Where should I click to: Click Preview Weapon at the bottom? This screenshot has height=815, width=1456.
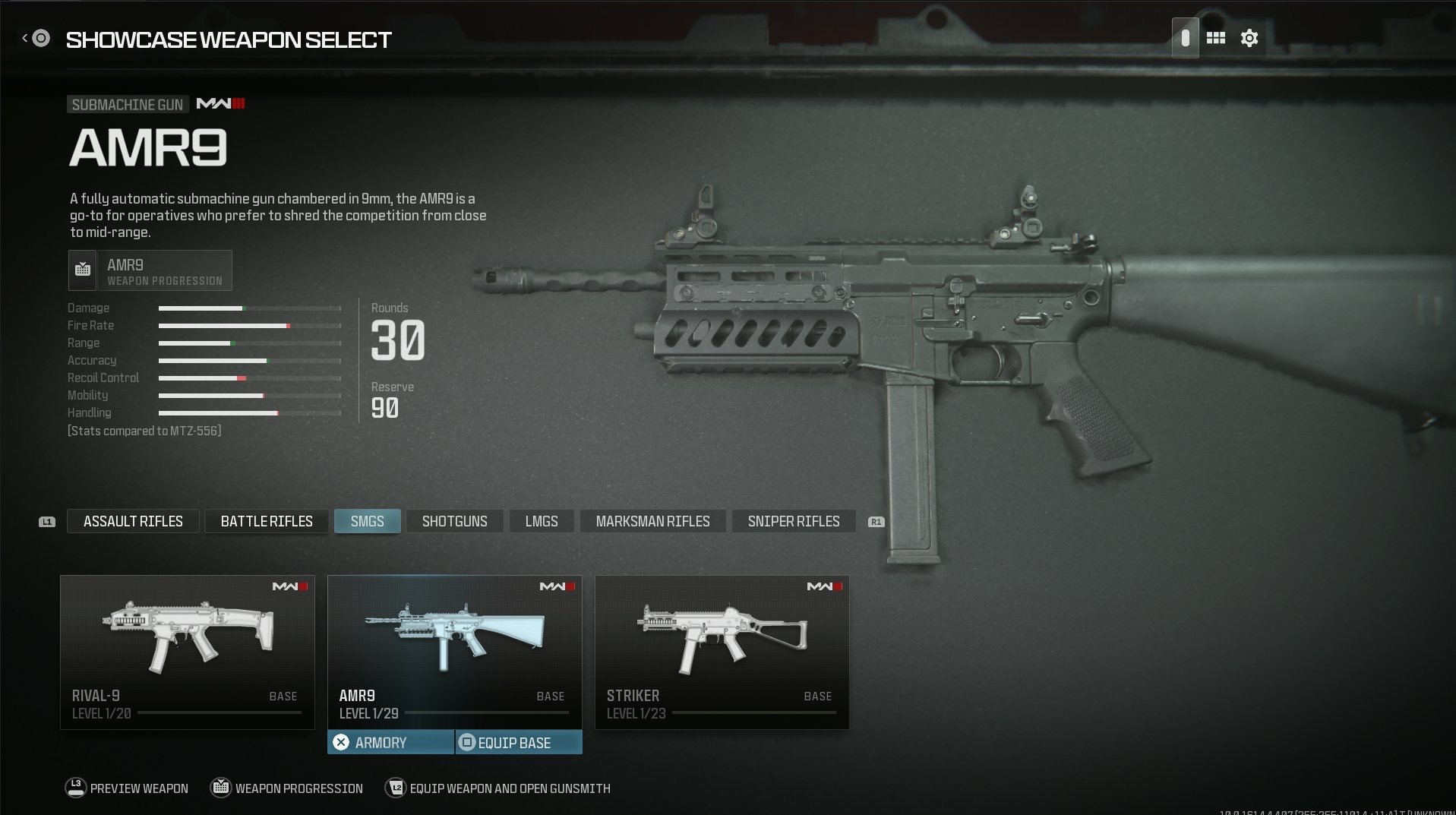coord(127,788)
